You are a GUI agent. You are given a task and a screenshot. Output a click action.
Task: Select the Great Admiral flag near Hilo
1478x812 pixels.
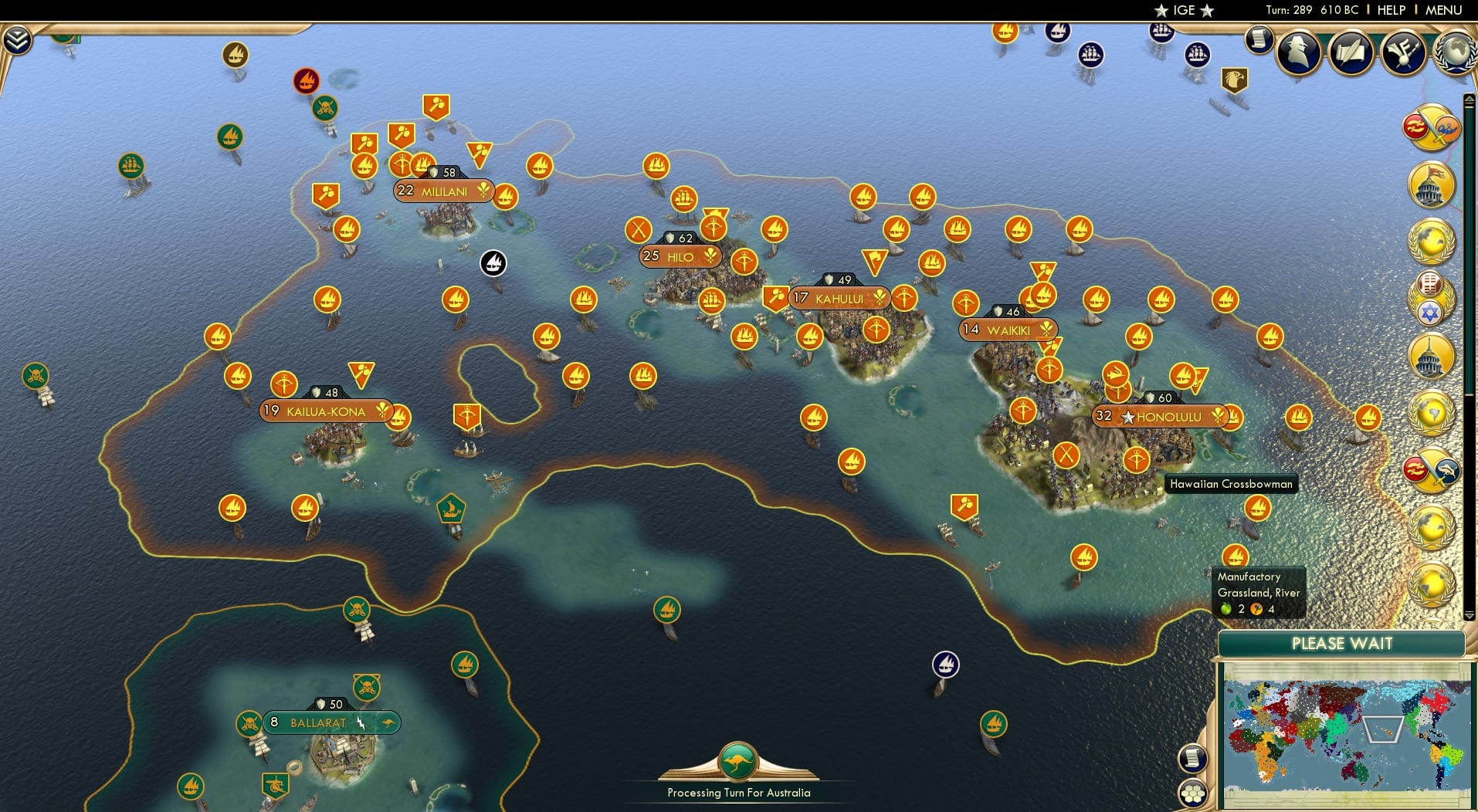click(x=493, y=263)
